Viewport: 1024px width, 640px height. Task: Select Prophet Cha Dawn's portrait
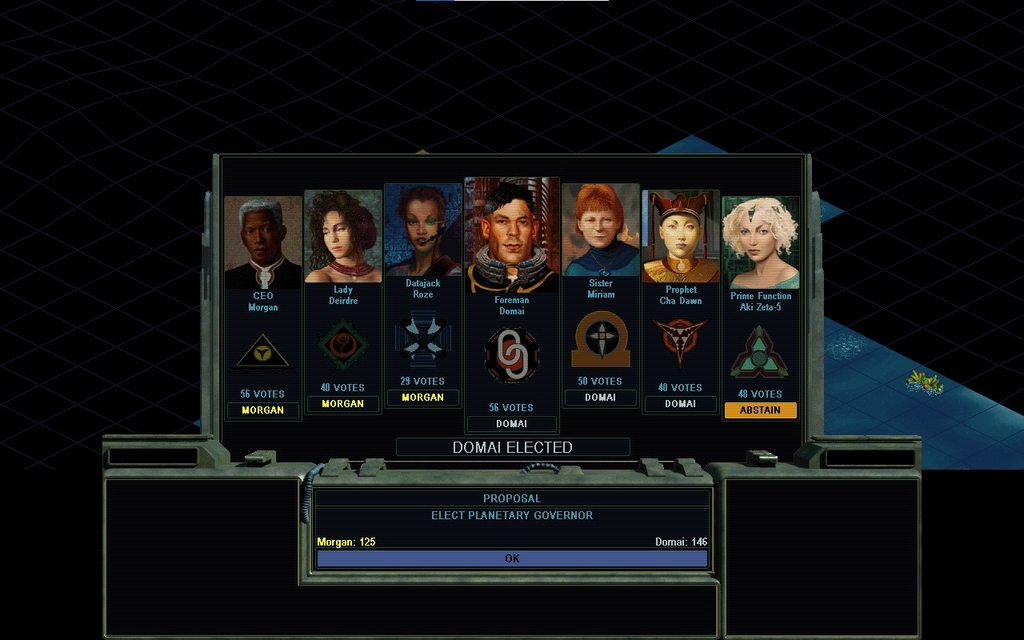(x=680, y=237)
